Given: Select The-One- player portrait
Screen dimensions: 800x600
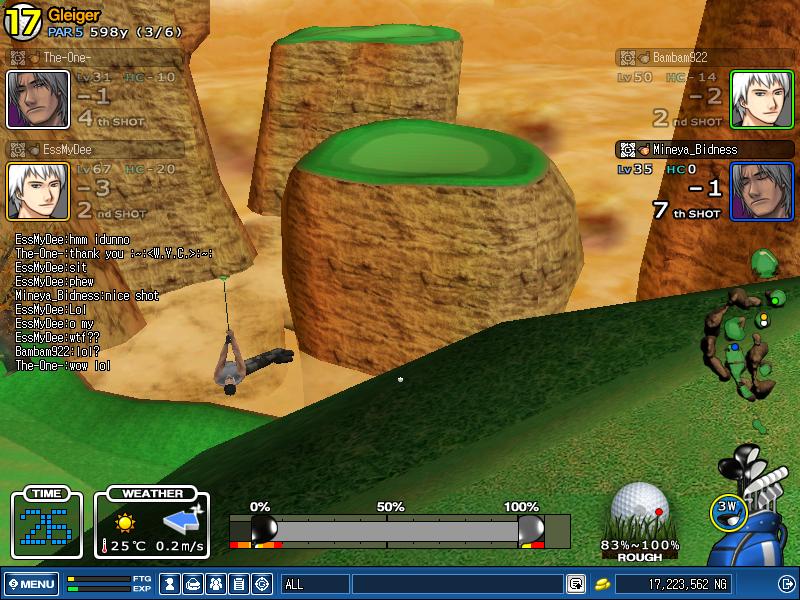Looking at the screenshot, I should pos(38,99).
